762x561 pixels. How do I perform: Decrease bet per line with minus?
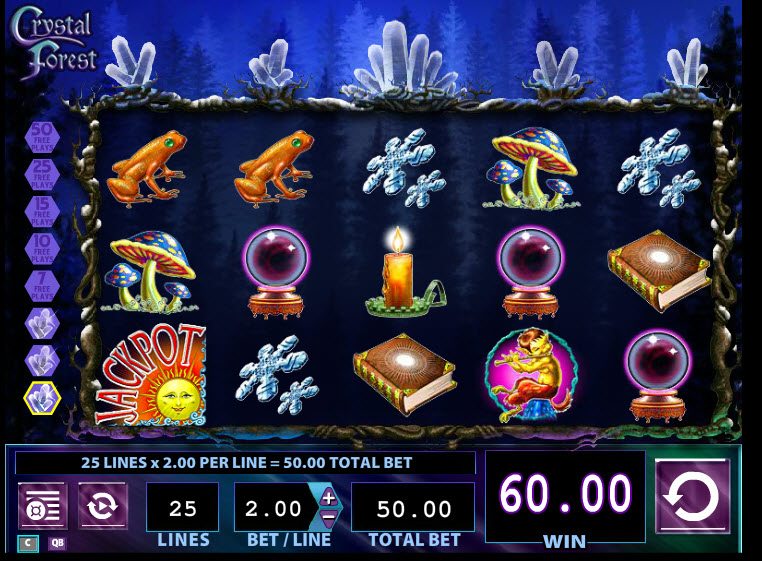(329, 518)
